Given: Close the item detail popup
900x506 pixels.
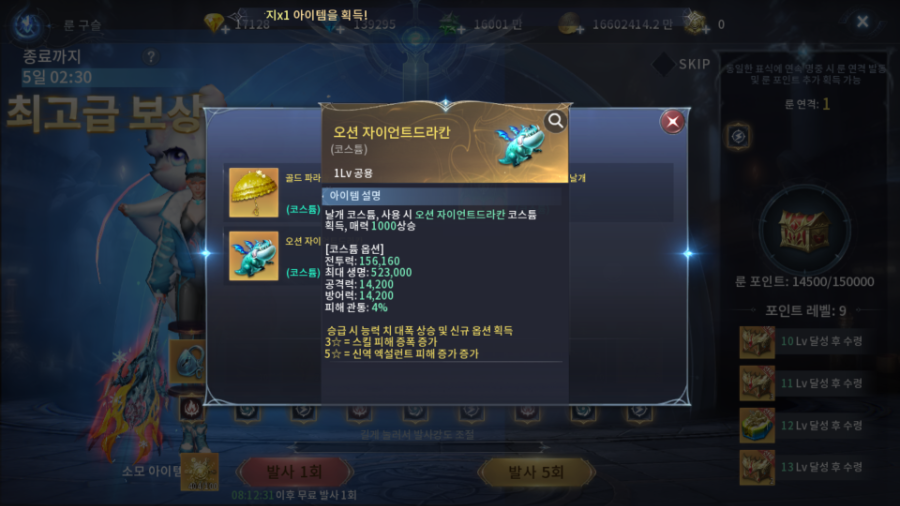Looking at the screenshot, I should (673, 122).
